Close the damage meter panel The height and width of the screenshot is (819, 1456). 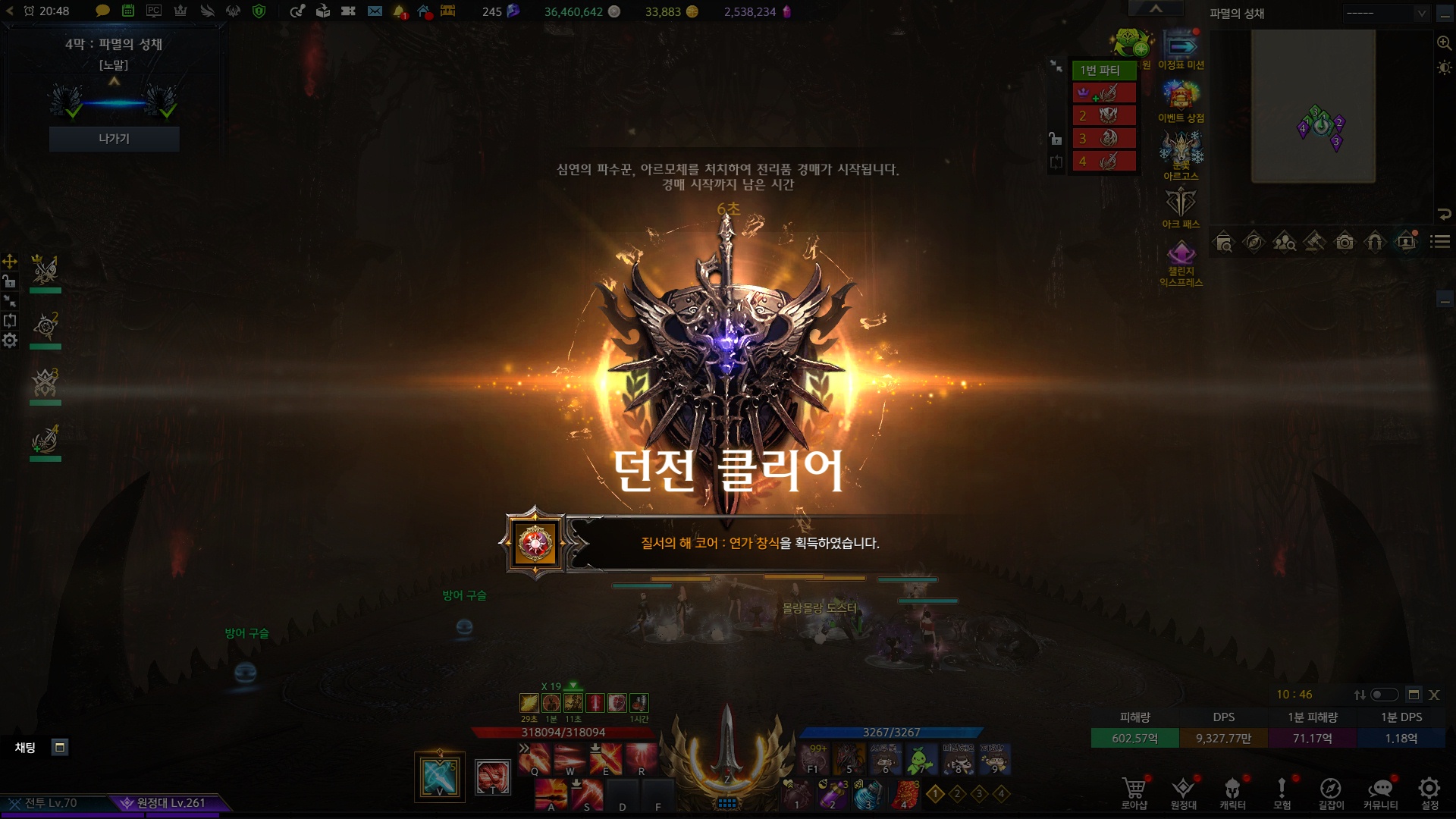(1434, 695)
